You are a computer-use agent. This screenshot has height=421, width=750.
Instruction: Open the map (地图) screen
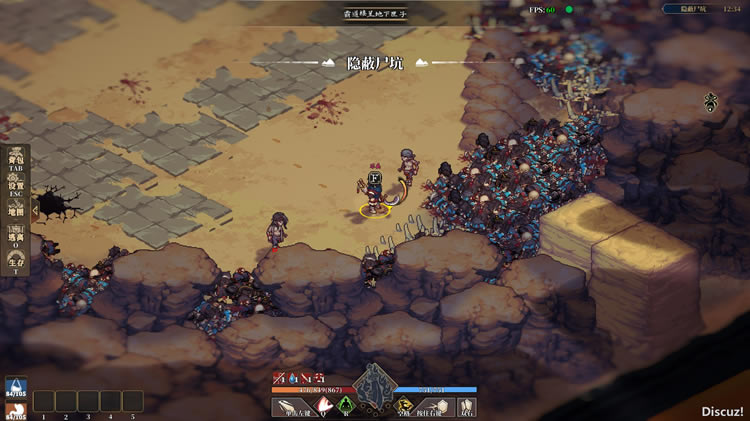(x=16, y=212)
